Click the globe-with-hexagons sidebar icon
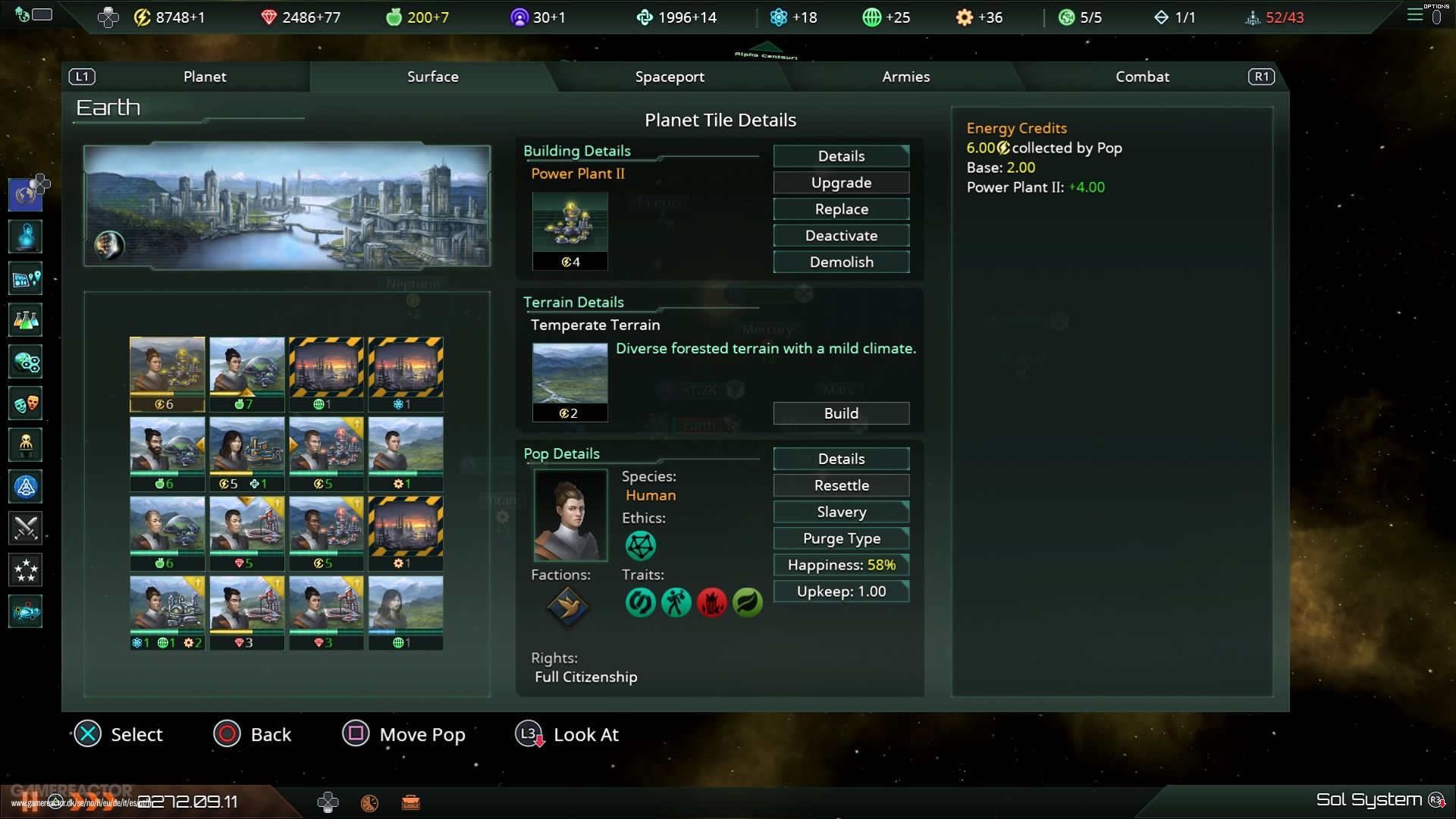This screenshot has width=1456, height=819. click(25, 362)
